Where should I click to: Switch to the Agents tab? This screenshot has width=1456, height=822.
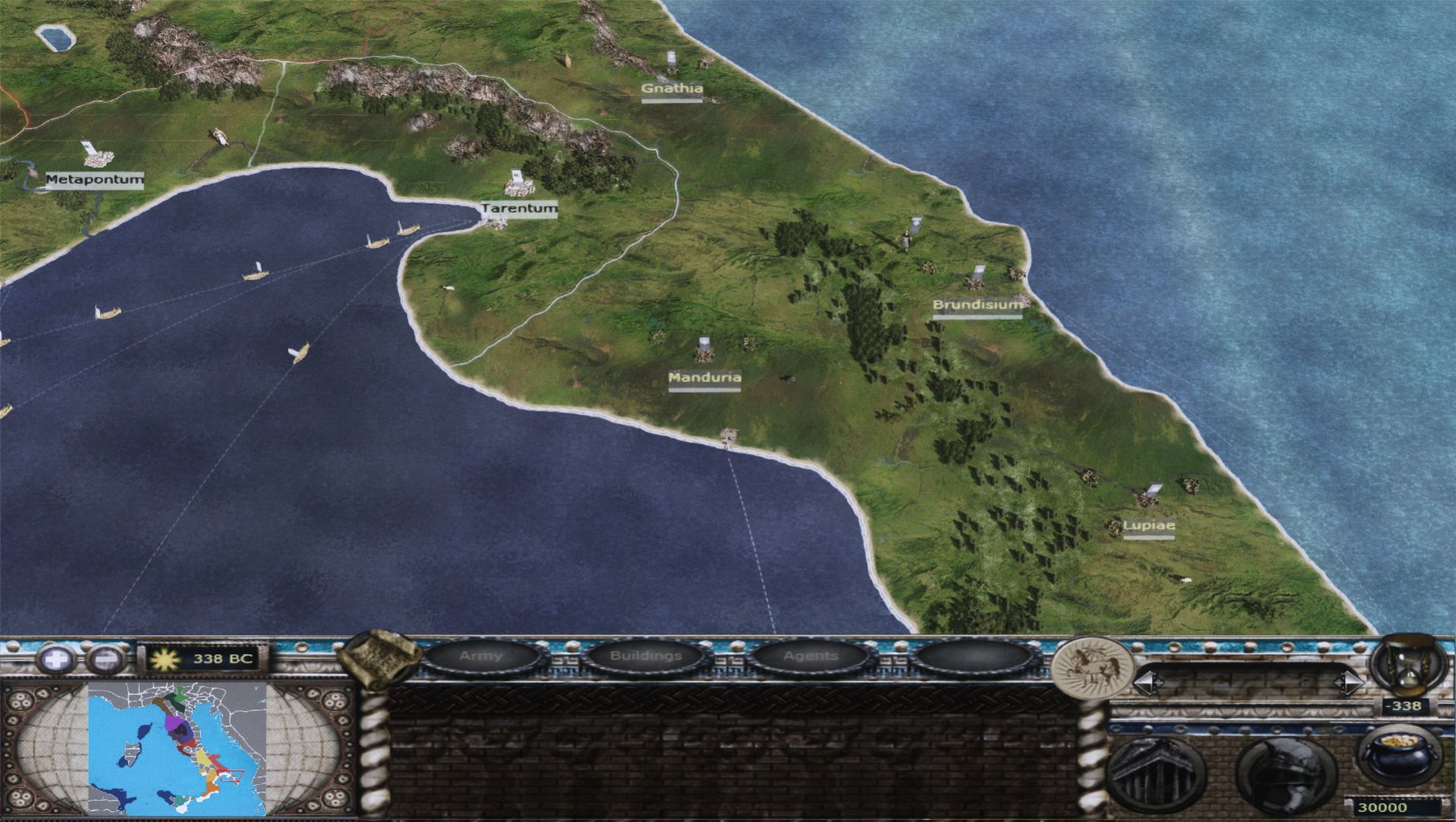[810, 656]
